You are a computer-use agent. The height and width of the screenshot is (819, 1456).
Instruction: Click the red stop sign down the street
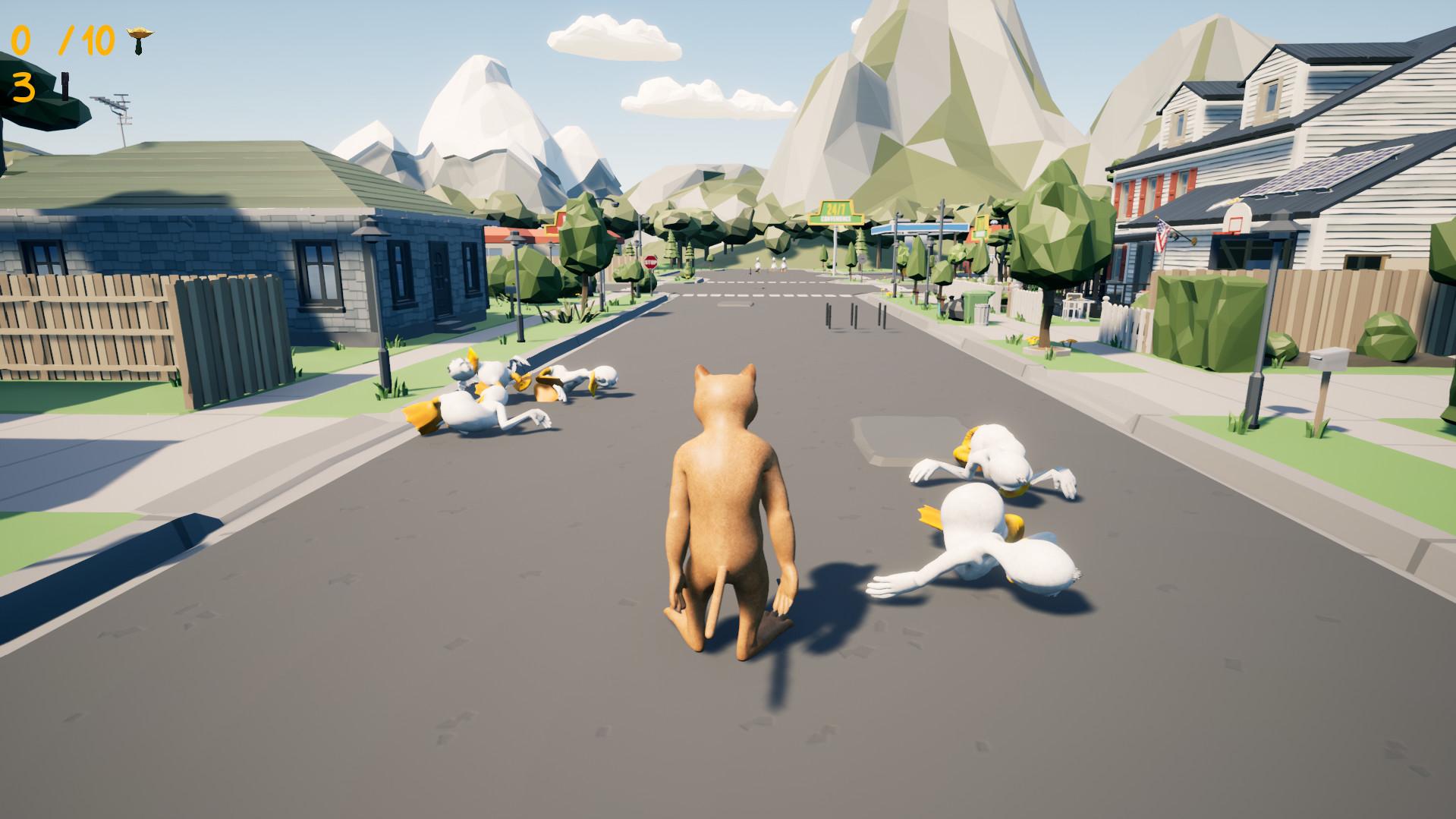tap(649, 261)
